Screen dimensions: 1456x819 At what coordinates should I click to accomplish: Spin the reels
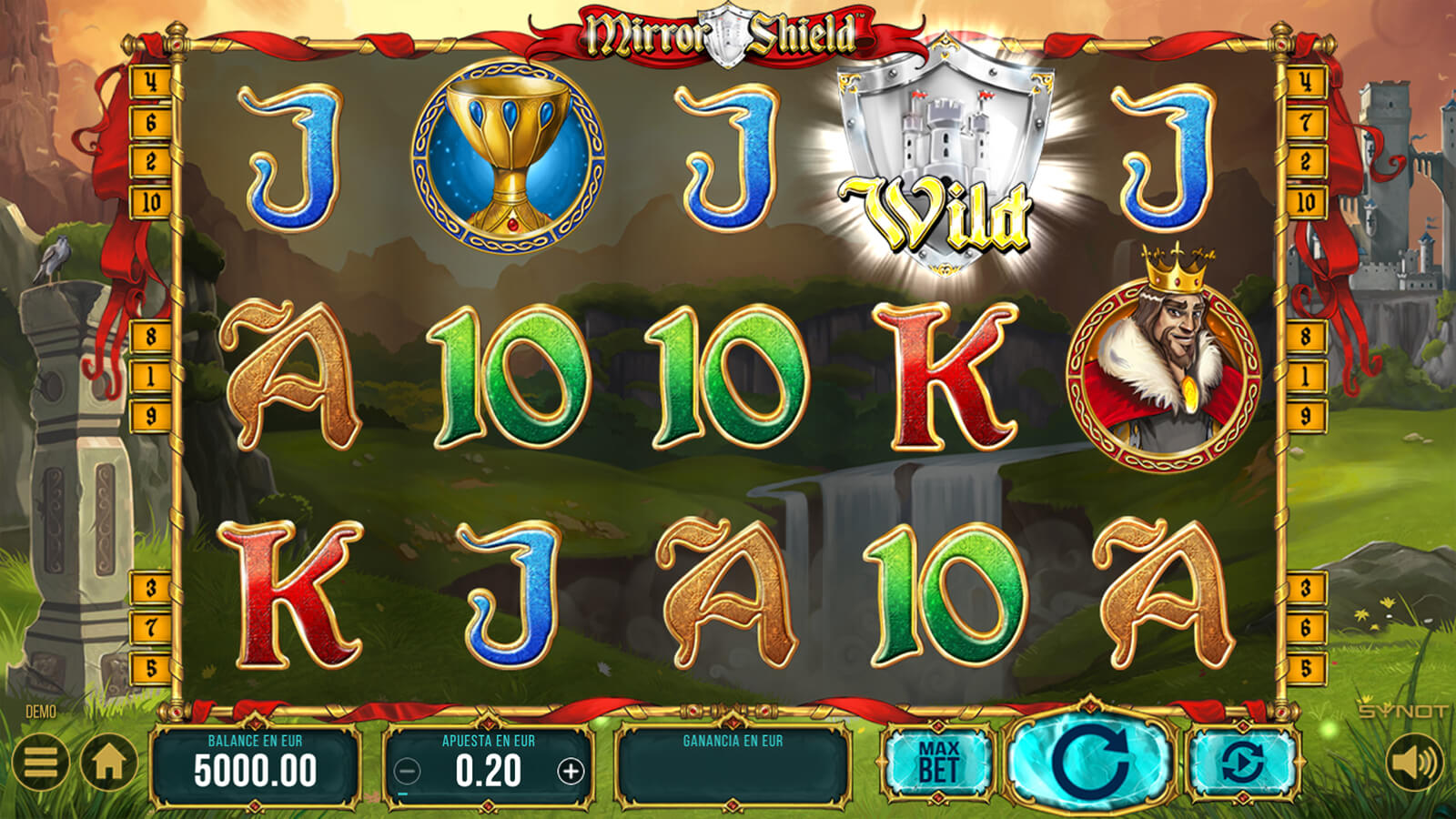(x=1091, y=761)
